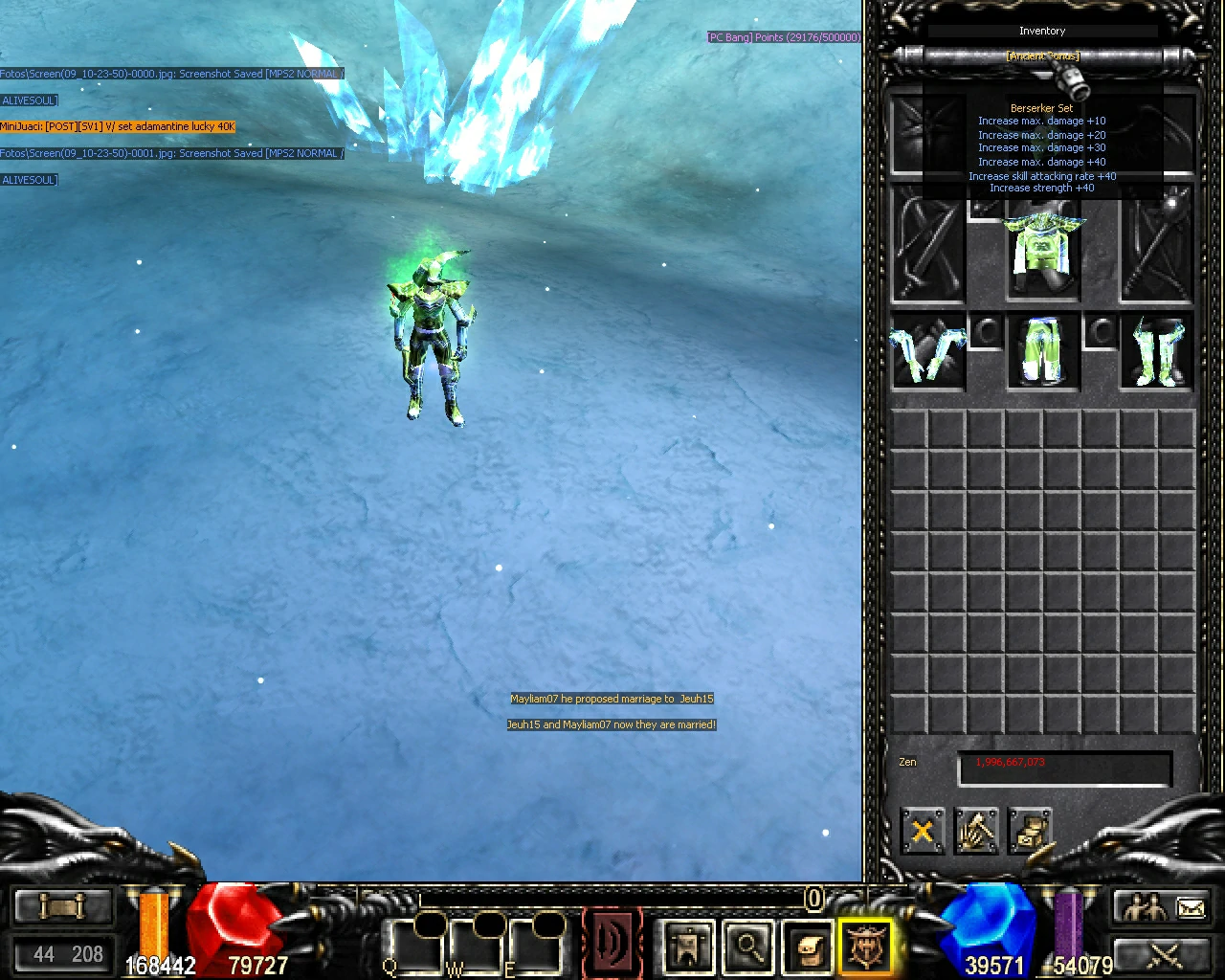This screenshot has width=1225, height=980.
Task: Open the repair hammer icon in the inventory
Action: click(975, 831)
